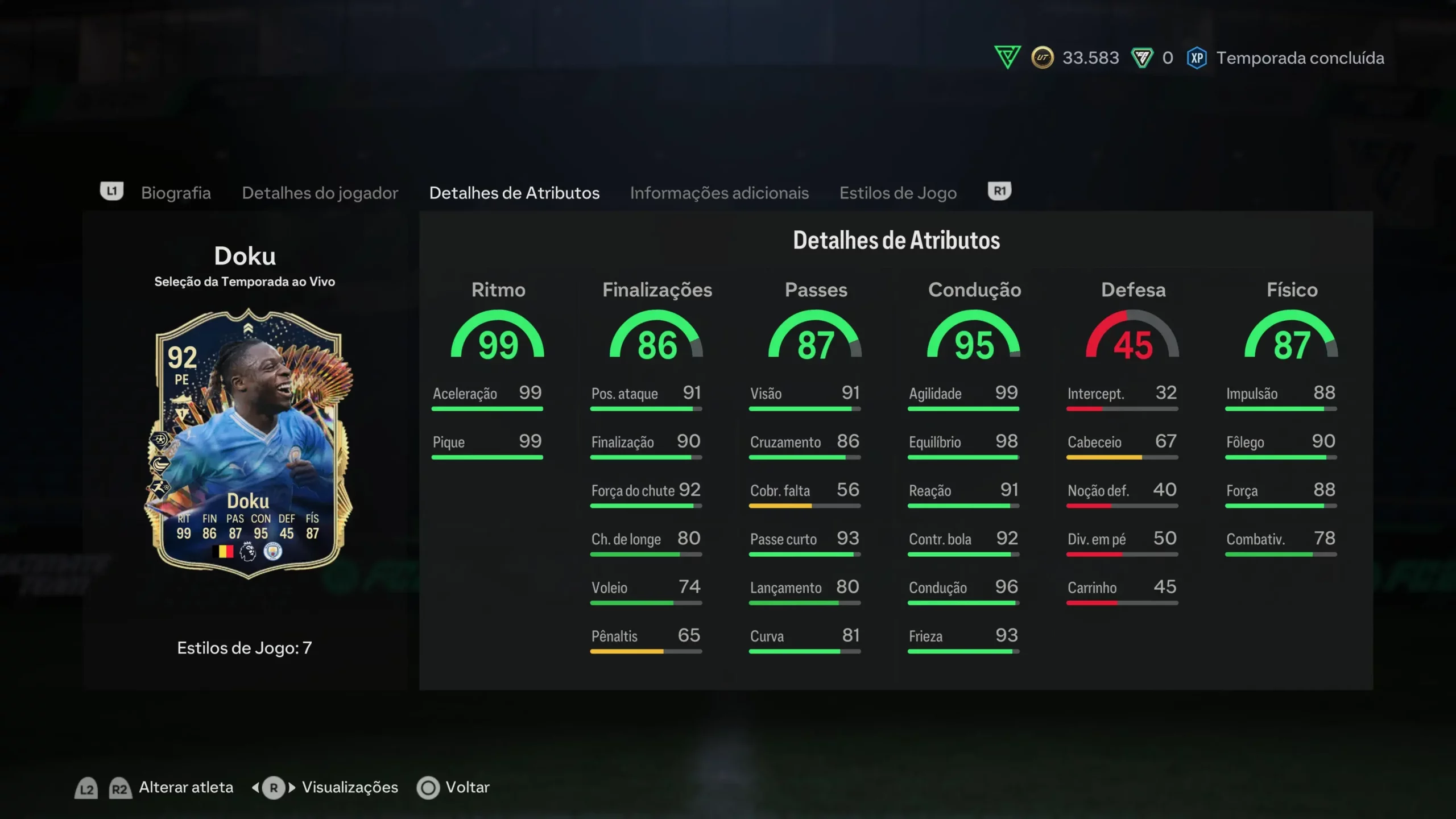Click the Estilos de Jogo: 7 label

244,647
